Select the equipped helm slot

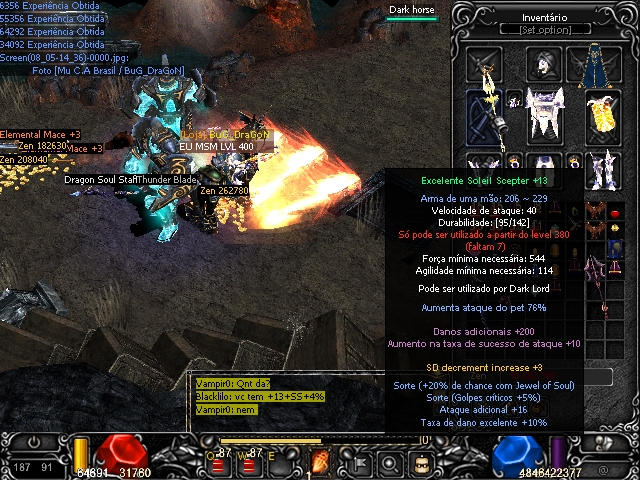pyautogui.click(x=544, y=65)
